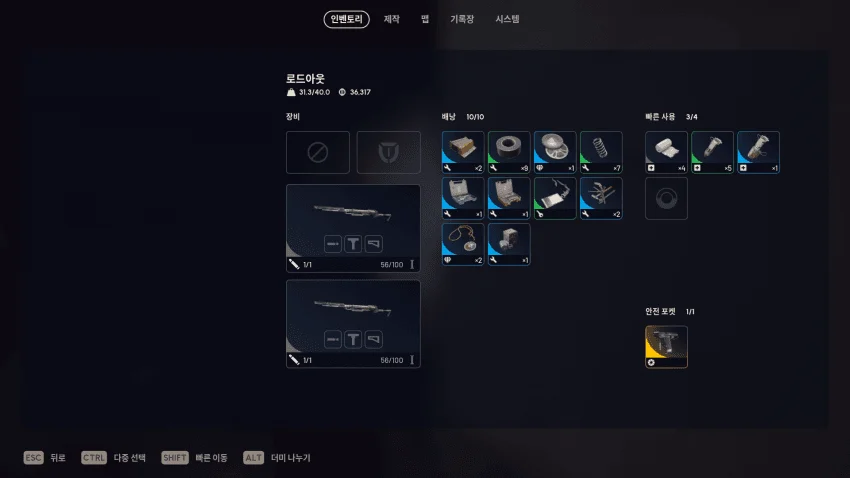
Task: Select the bandage stack in quick use
Action: point(666,152)
